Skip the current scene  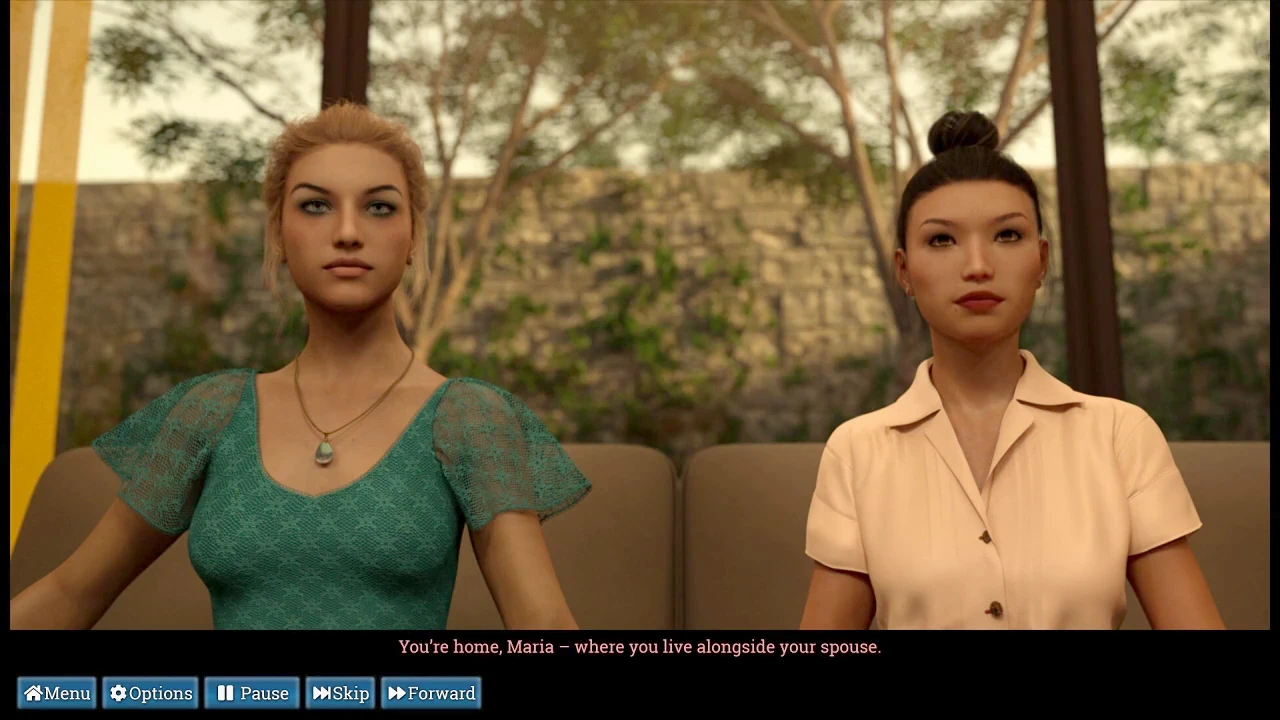click(340, 693)
